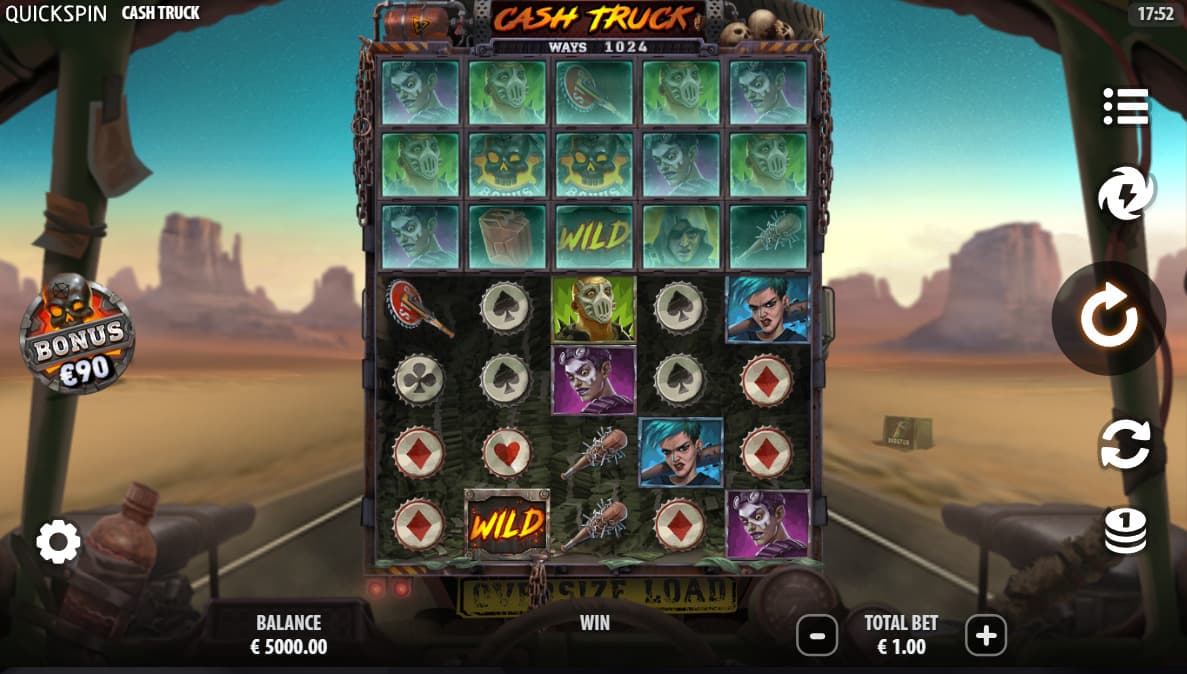
Task: Open the coin stack bet options
Action: point(1125,531)
